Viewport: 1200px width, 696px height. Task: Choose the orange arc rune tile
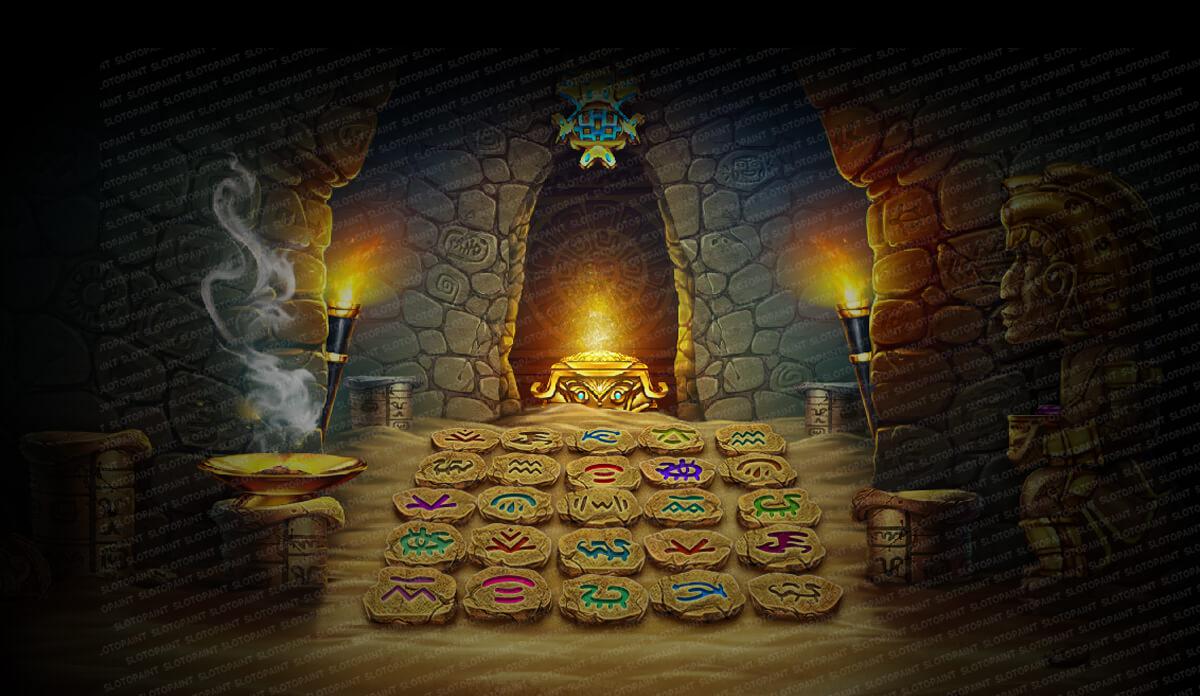pyautogui.click(x=757, y=468)
